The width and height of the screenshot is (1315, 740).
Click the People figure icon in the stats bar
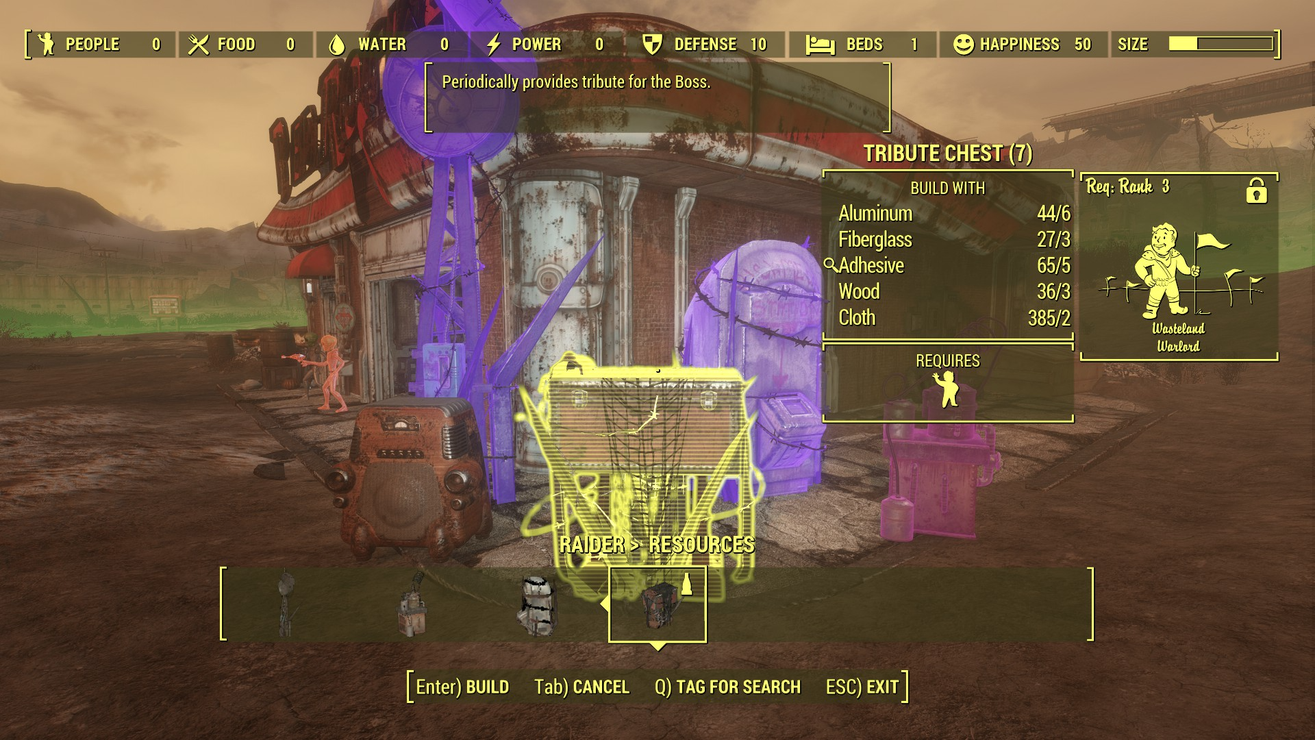point(44,44)
